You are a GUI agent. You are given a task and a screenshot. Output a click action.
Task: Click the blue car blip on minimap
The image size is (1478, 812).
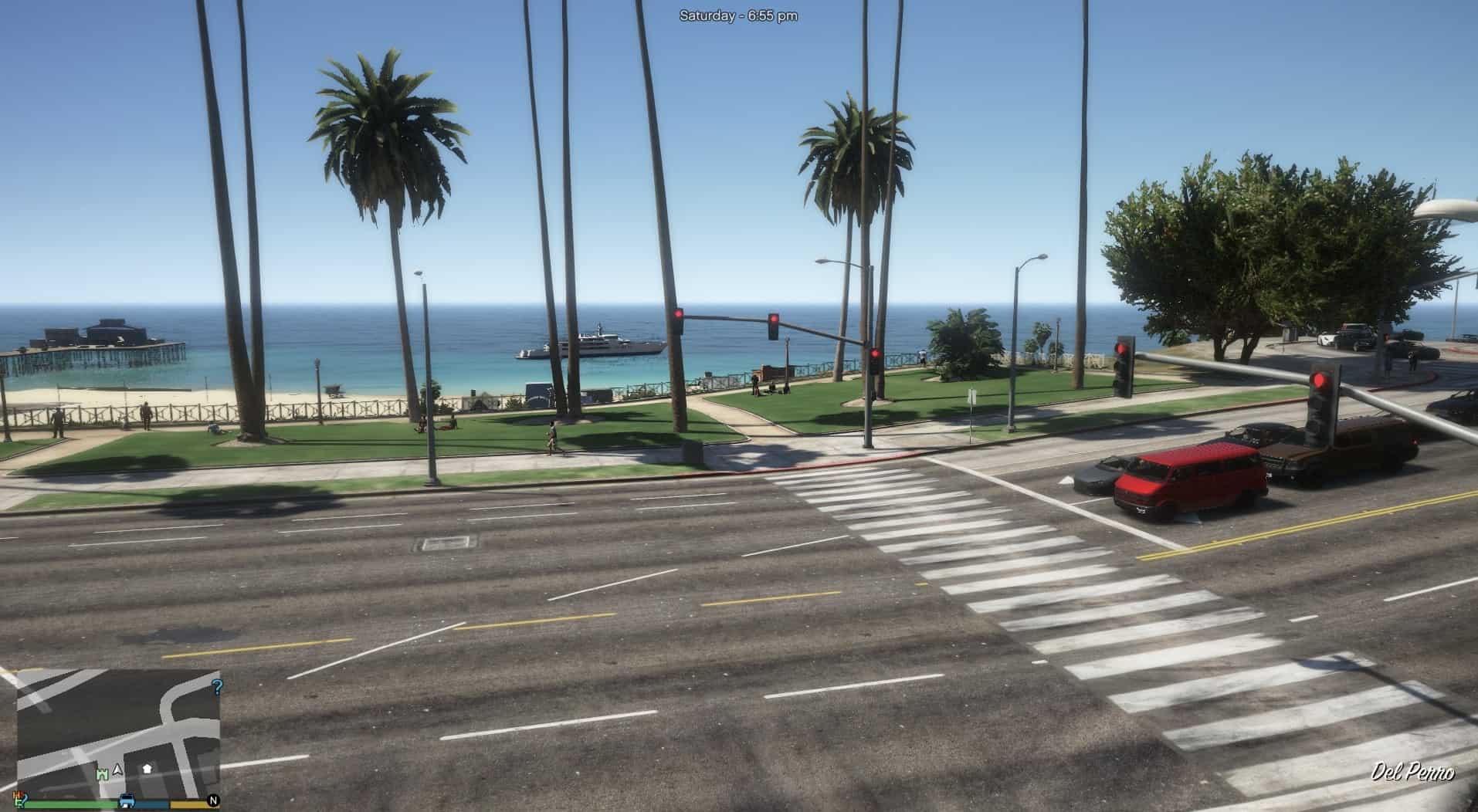(127, 800)
